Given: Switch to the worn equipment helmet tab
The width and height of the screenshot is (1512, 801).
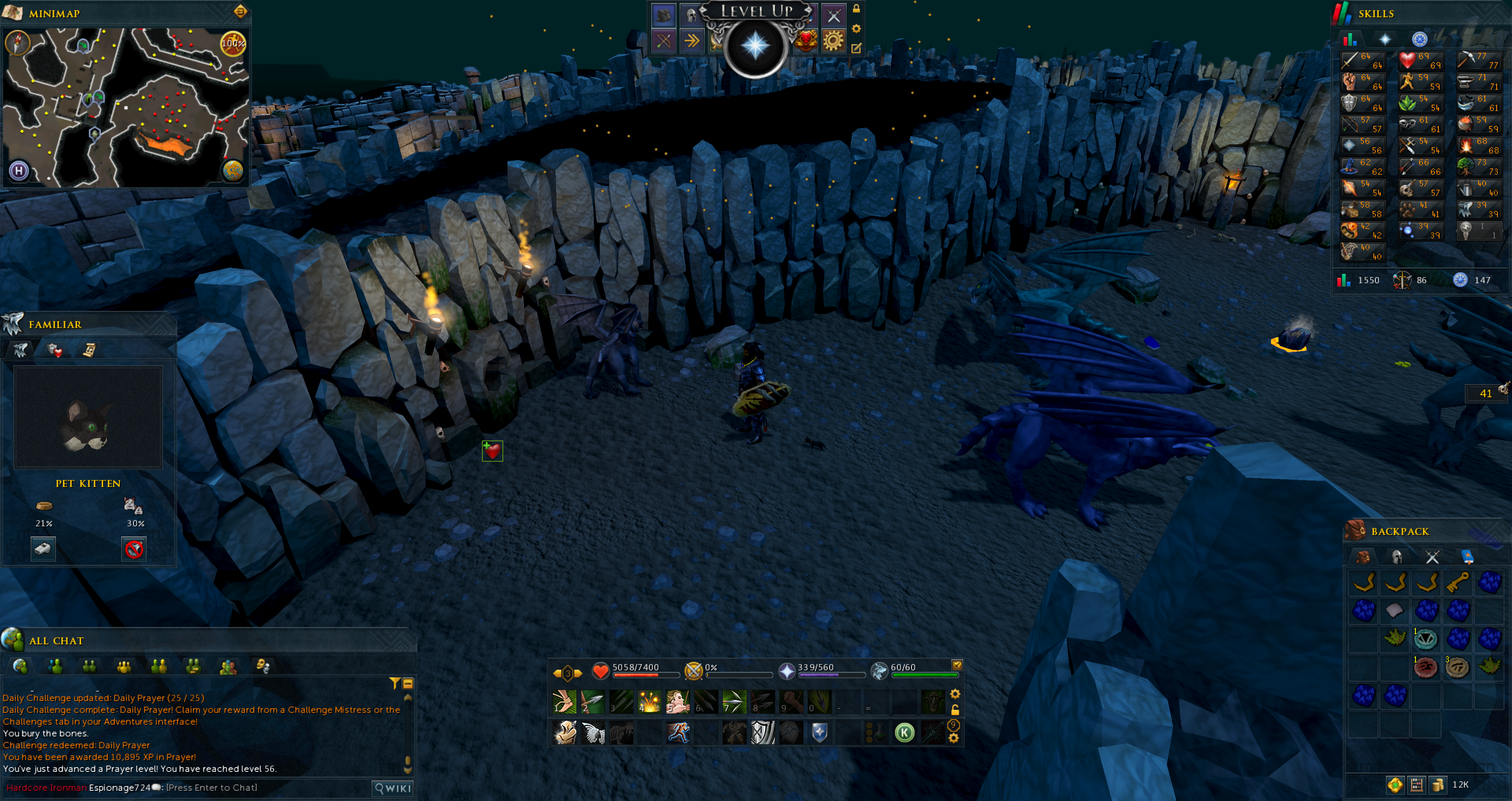Looking at the screenshot, I should [x=1396, y=557].
